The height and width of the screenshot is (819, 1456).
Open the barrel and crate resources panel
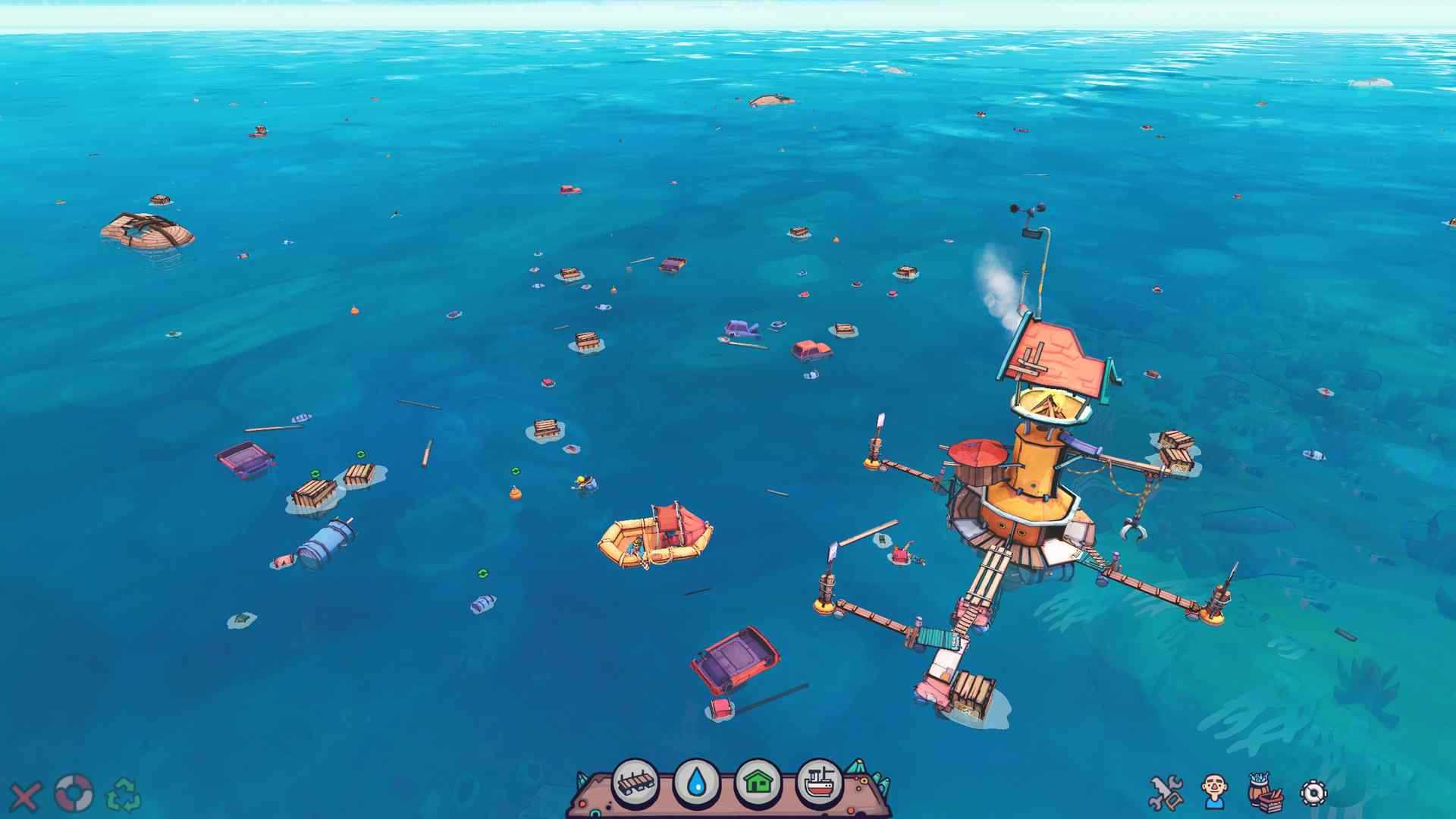(1265, 792)
